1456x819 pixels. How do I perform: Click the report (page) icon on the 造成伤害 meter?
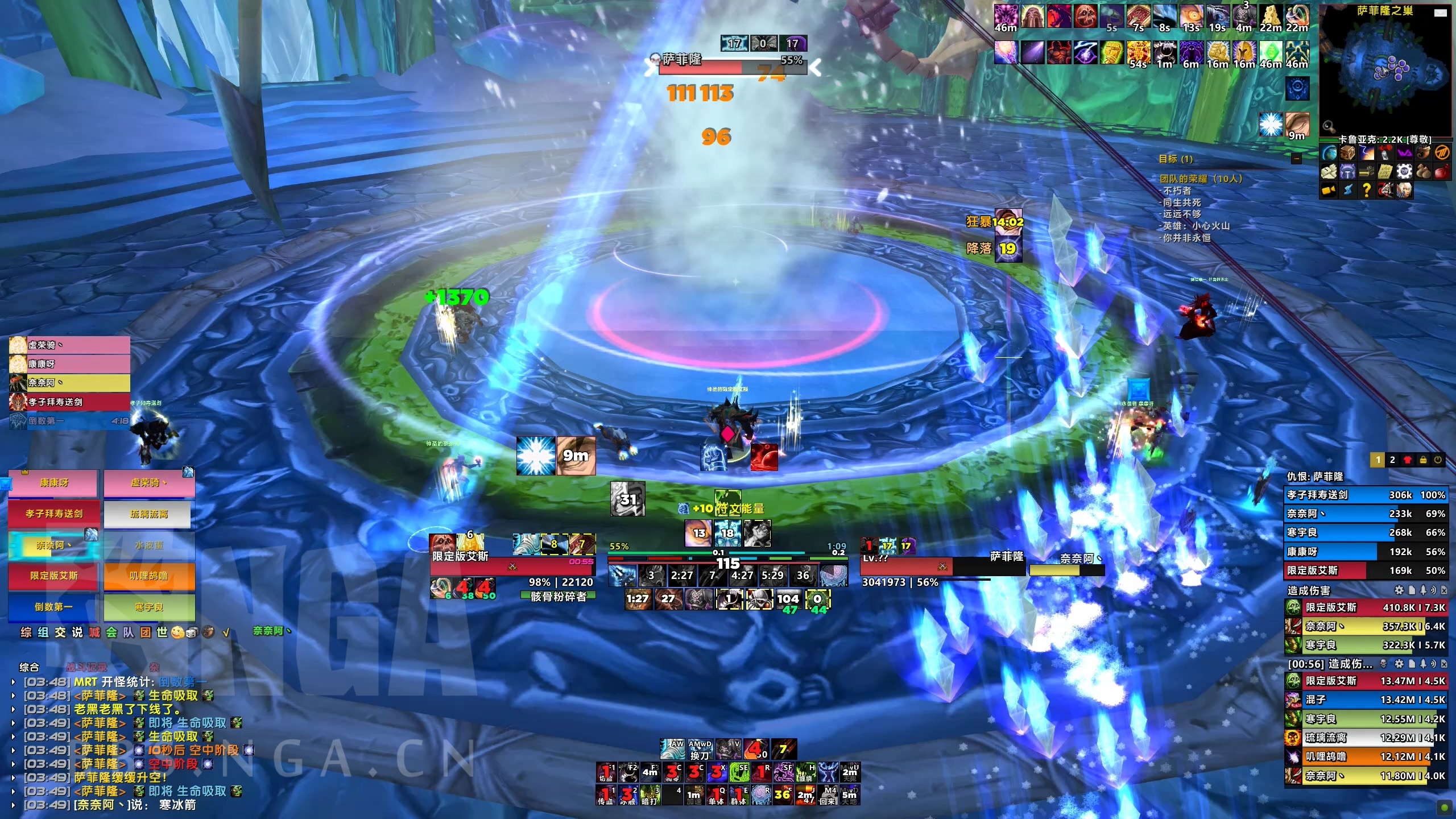point(1412,590)
